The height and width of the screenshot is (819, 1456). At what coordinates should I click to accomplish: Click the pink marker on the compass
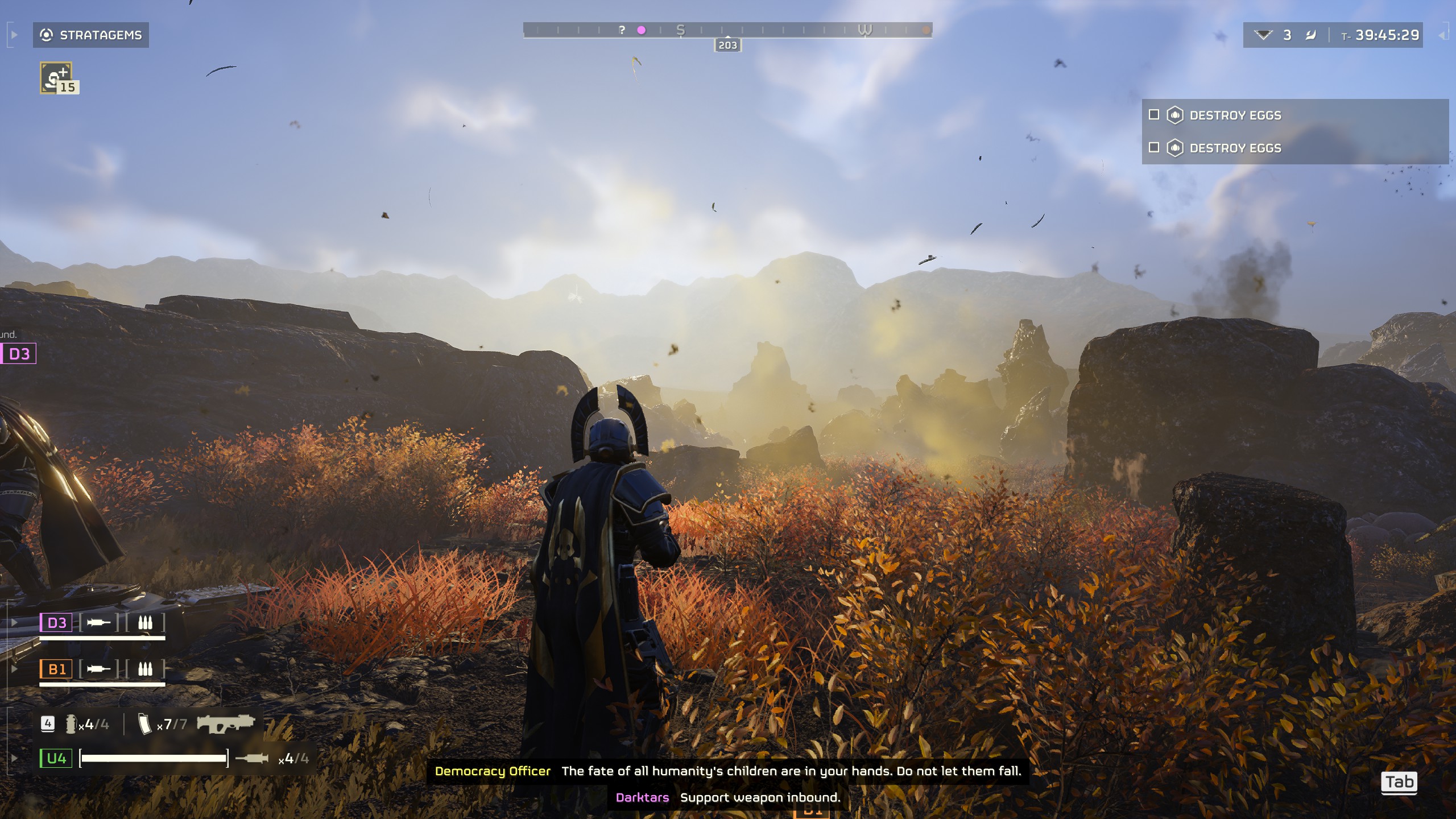(x=642, y=30)
